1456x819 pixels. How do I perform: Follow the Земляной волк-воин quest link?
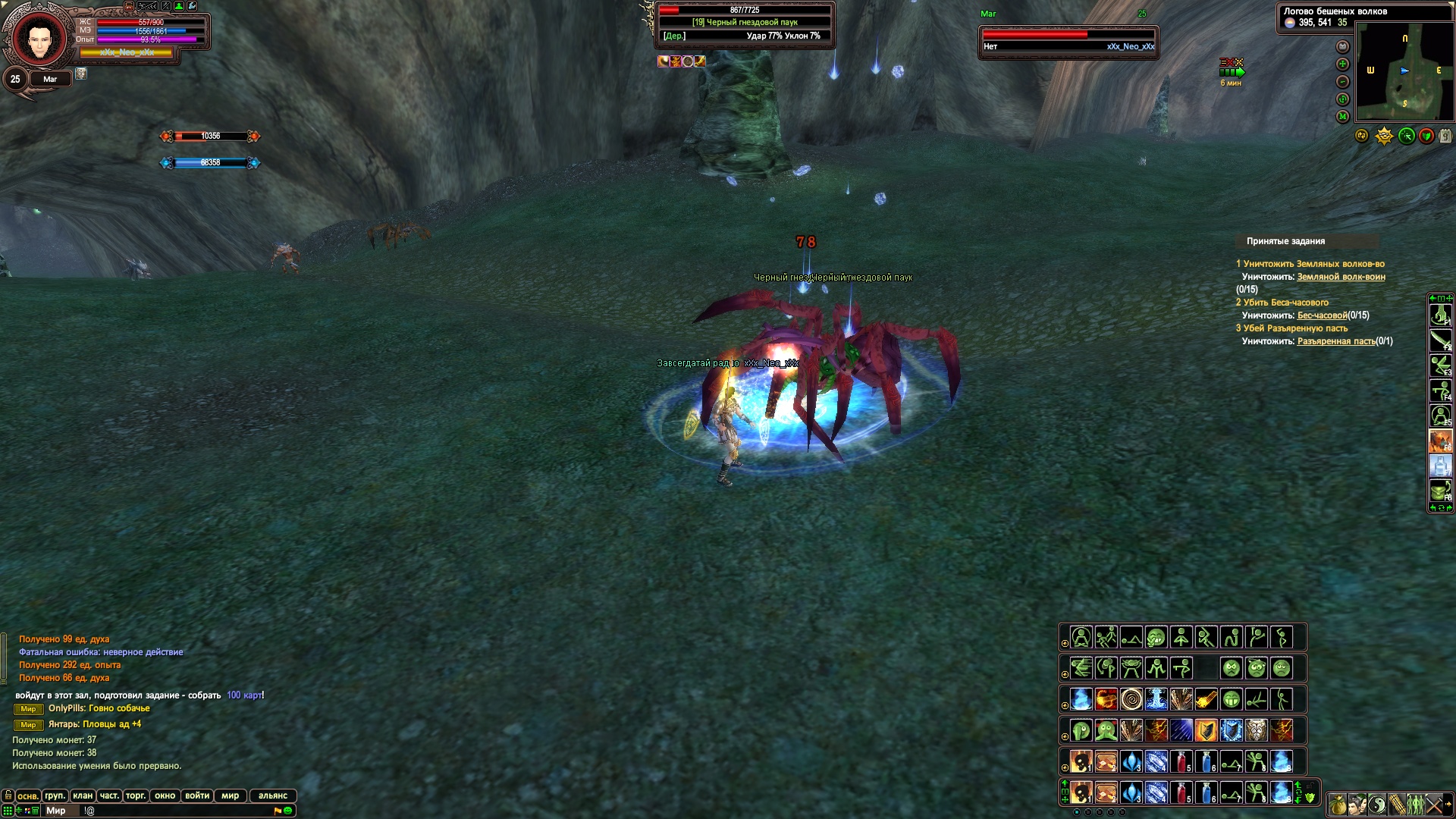[x=1341, y=277]
